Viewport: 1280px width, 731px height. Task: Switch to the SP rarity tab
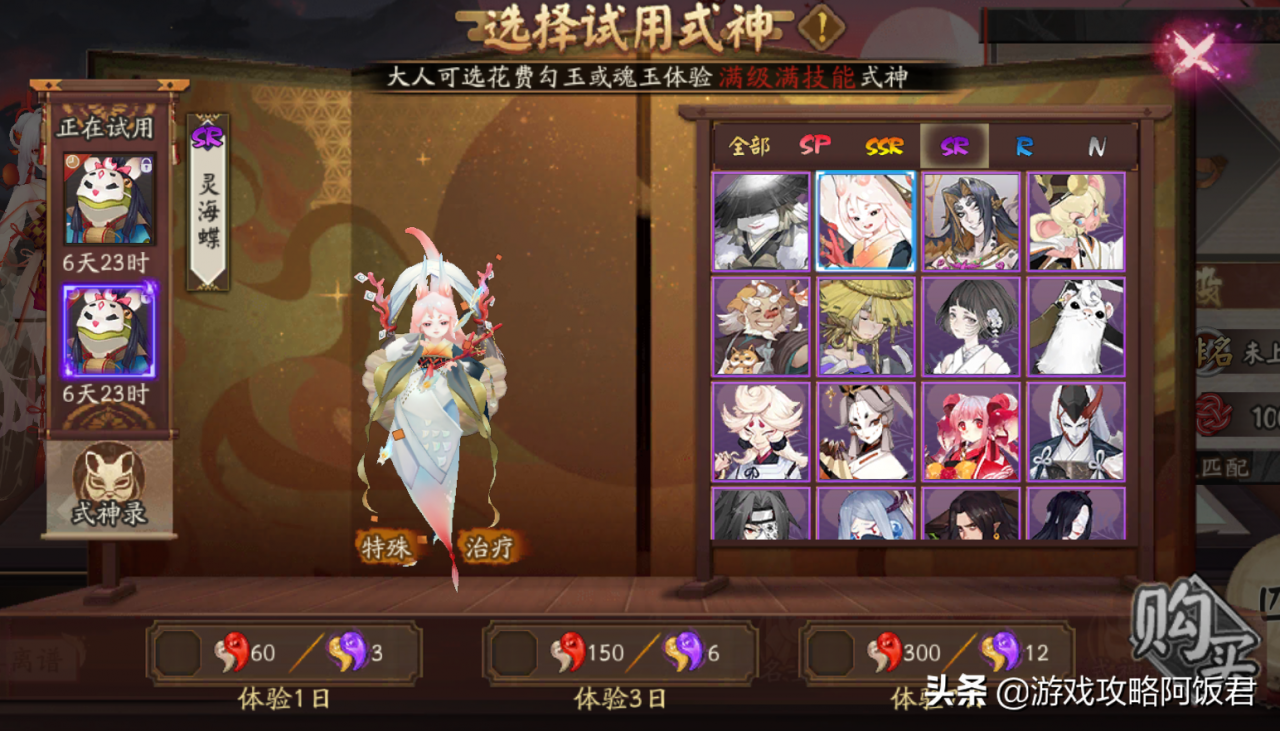tap(815, 145)
